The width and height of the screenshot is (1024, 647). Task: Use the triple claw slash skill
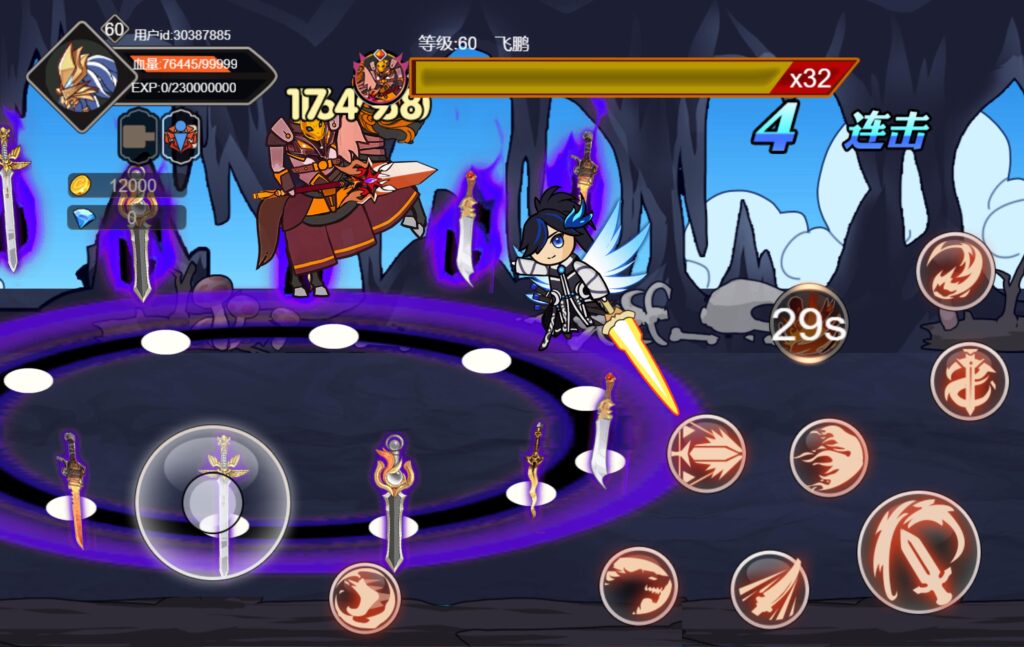coord(769,589)
